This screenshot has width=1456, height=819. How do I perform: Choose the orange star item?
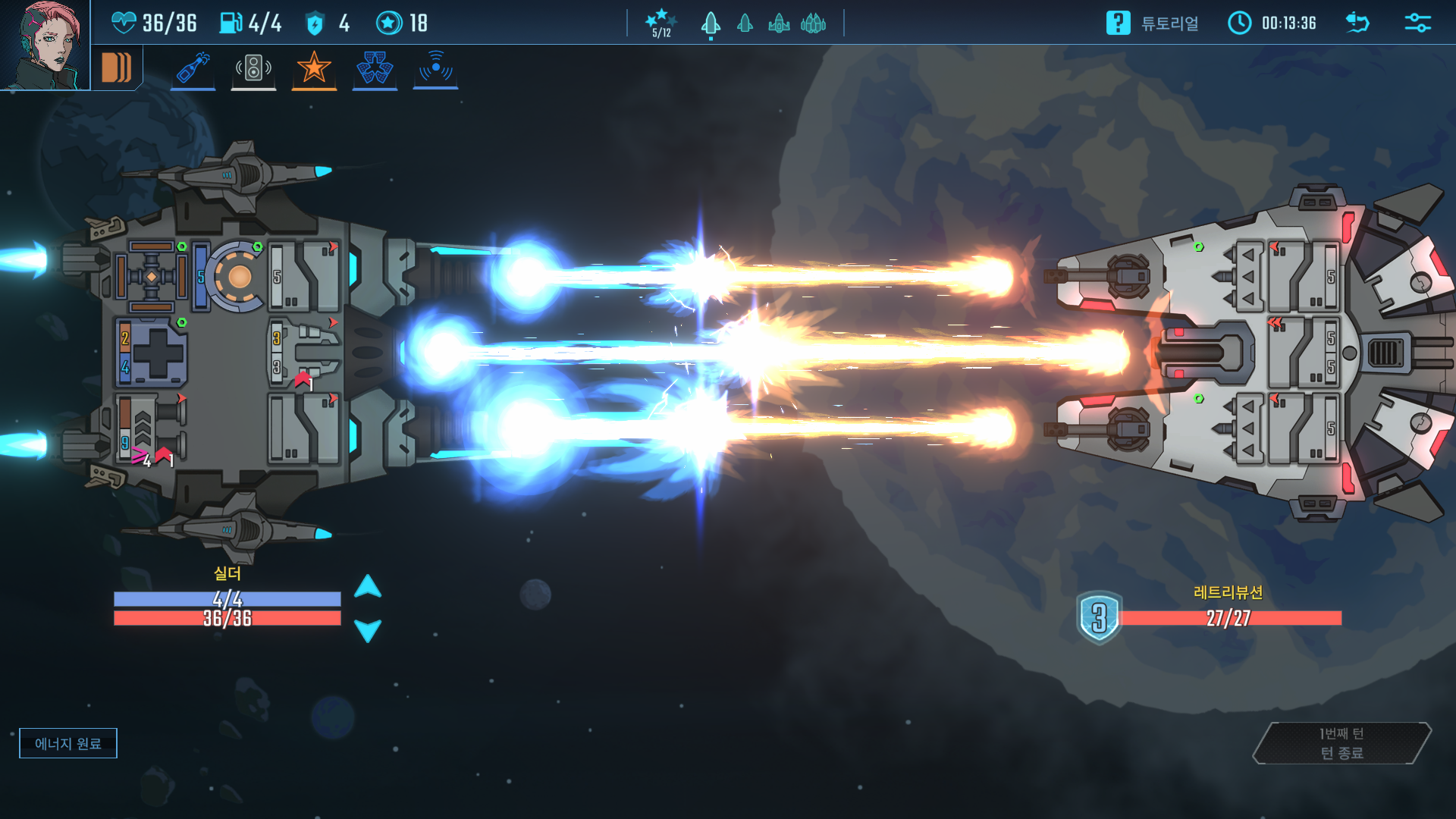(x=314, y=68)
